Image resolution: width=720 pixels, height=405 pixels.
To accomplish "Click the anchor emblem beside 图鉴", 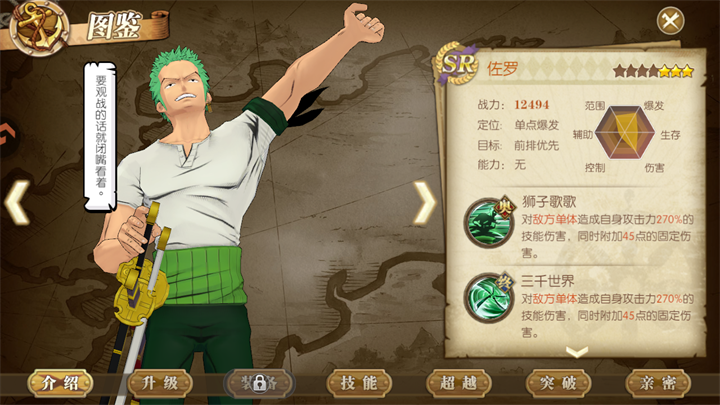I will tap(38, 25).
